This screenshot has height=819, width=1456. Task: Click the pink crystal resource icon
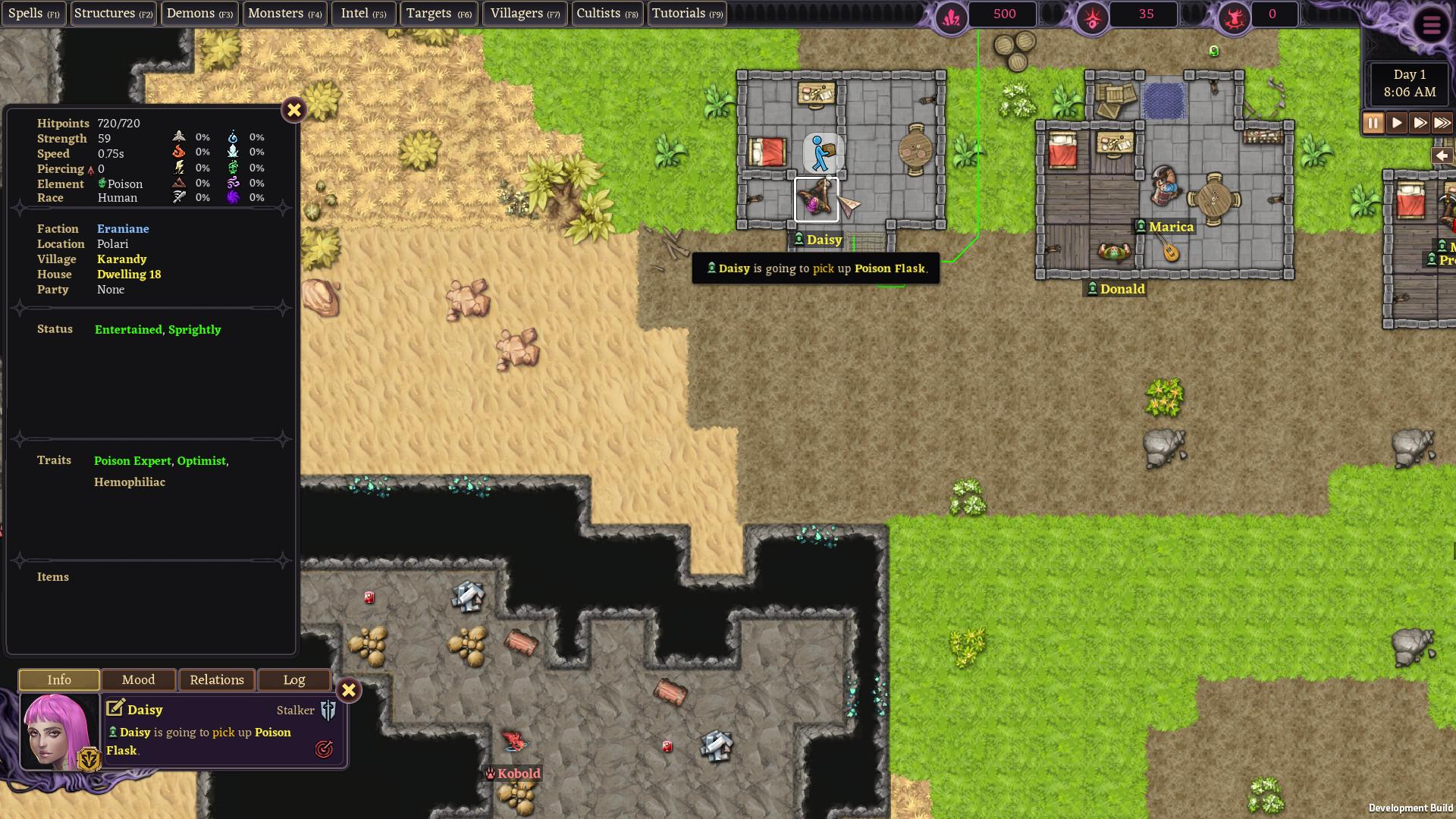click(x=952, y=14)
